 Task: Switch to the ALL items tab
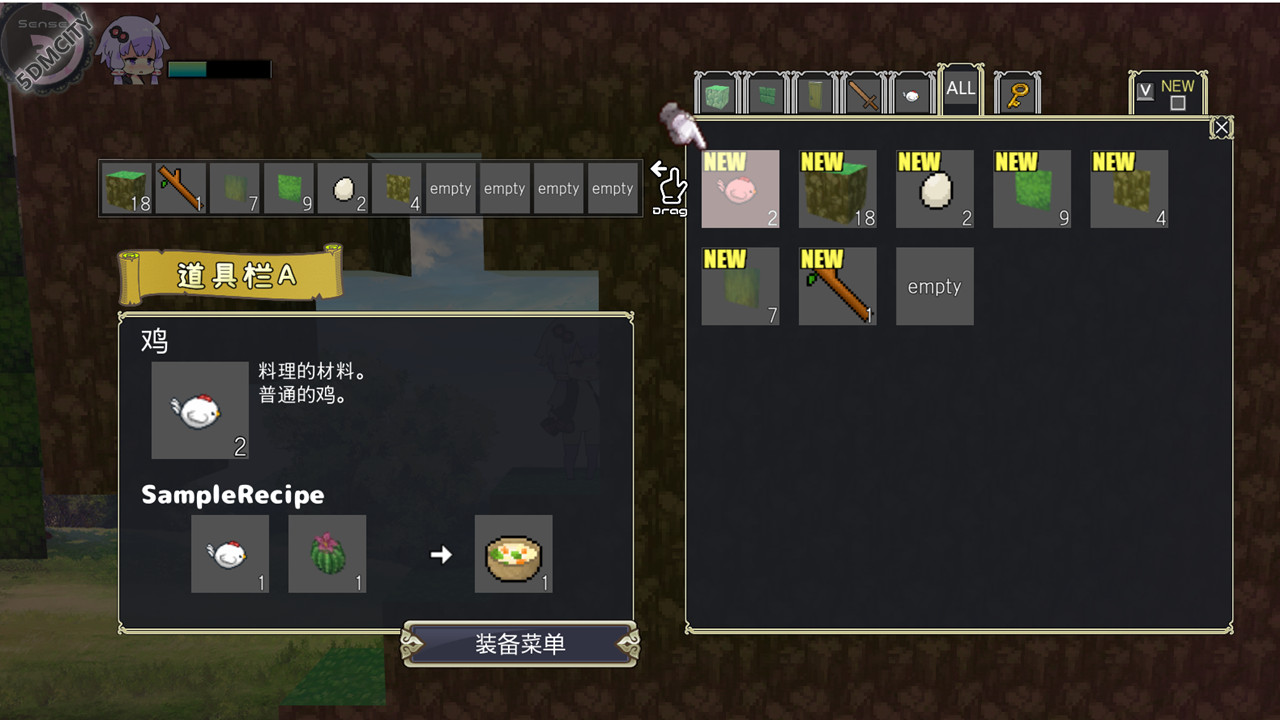(x=960, y=89)
